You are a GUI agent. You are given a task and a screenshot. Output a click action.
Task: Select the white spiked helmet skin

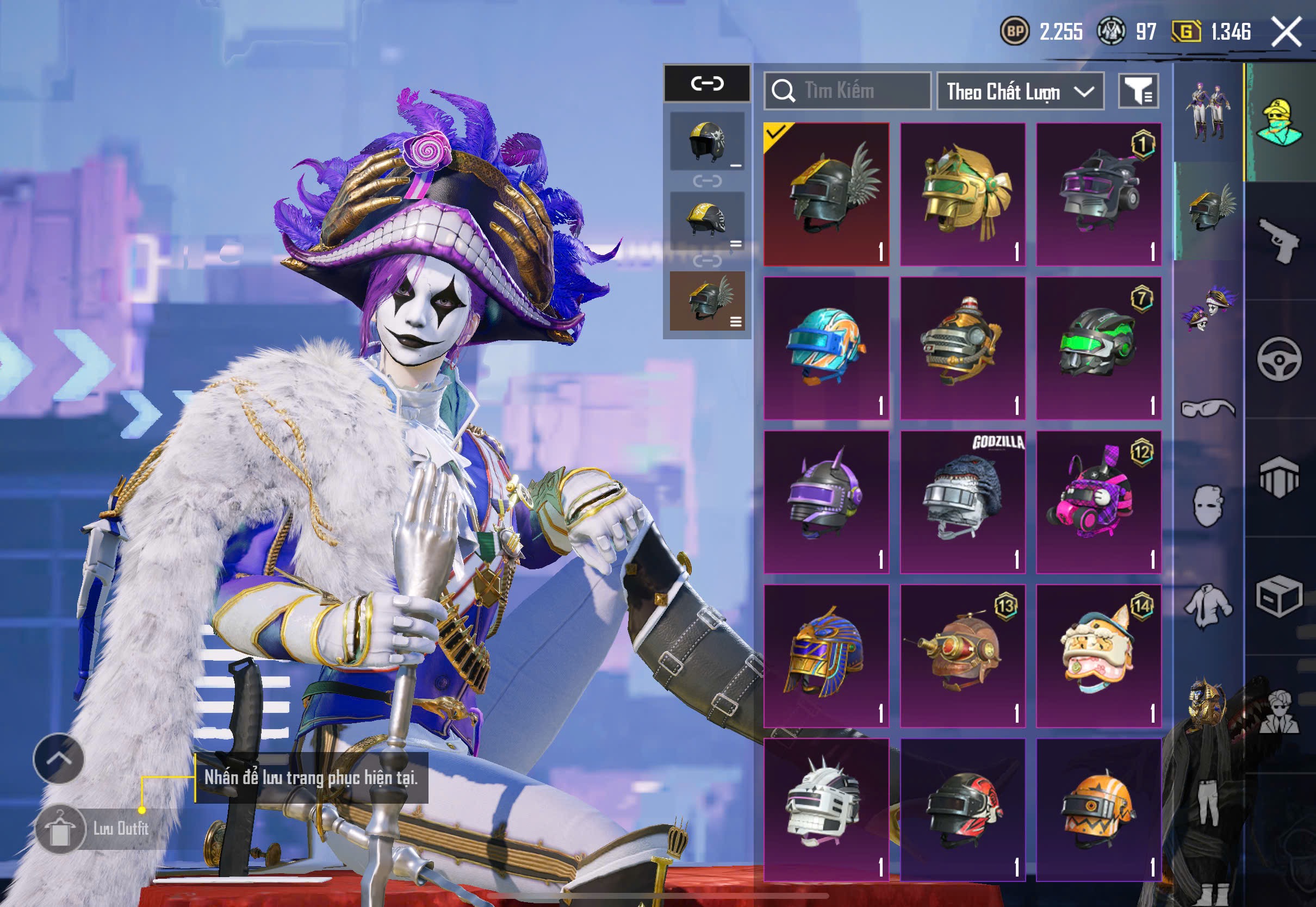point(826,810)
